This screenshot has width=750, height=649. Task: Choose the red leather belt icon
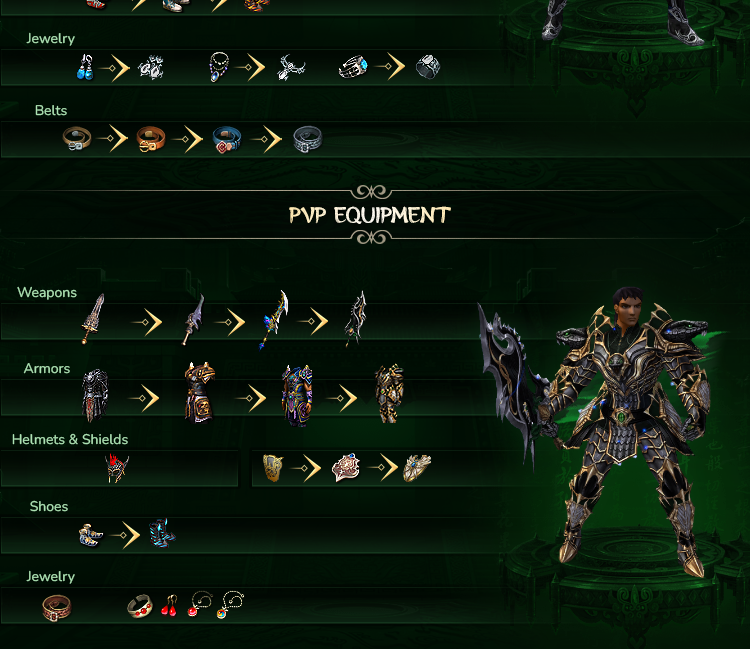click(x=56, y=606)
